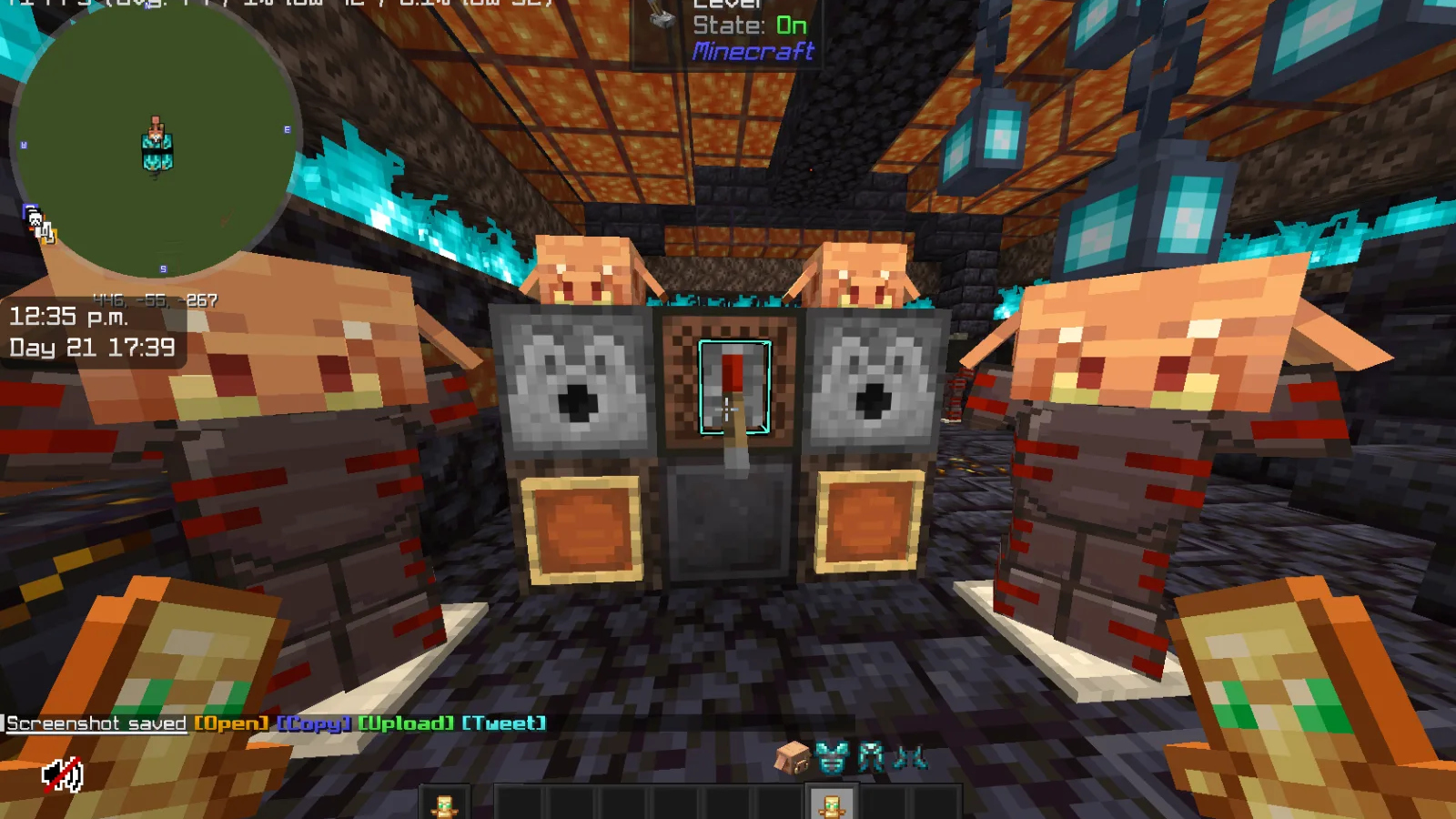Click the [Tweet] screenshot link
Viewport: 1456px width, 819px height.
click(502, 723)
